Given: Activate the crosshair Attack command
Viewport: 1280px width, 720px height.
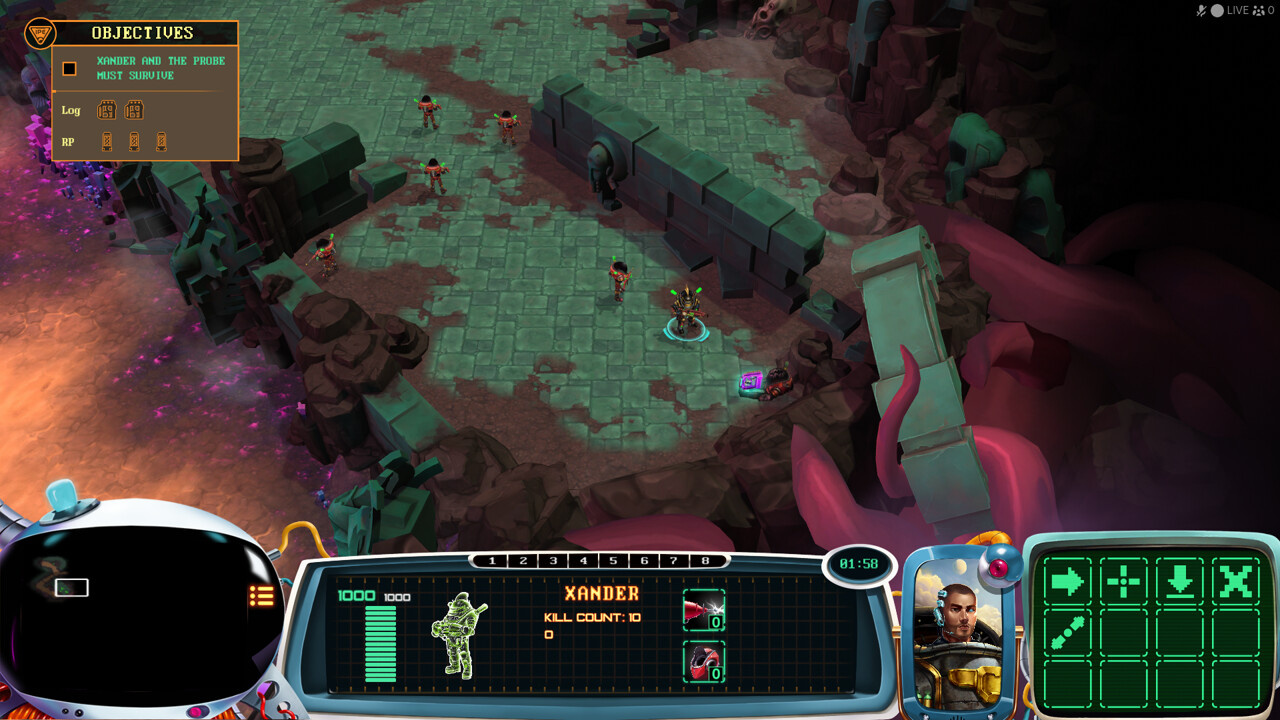Looking at the screenshot, I should (x=1123, y=581).
